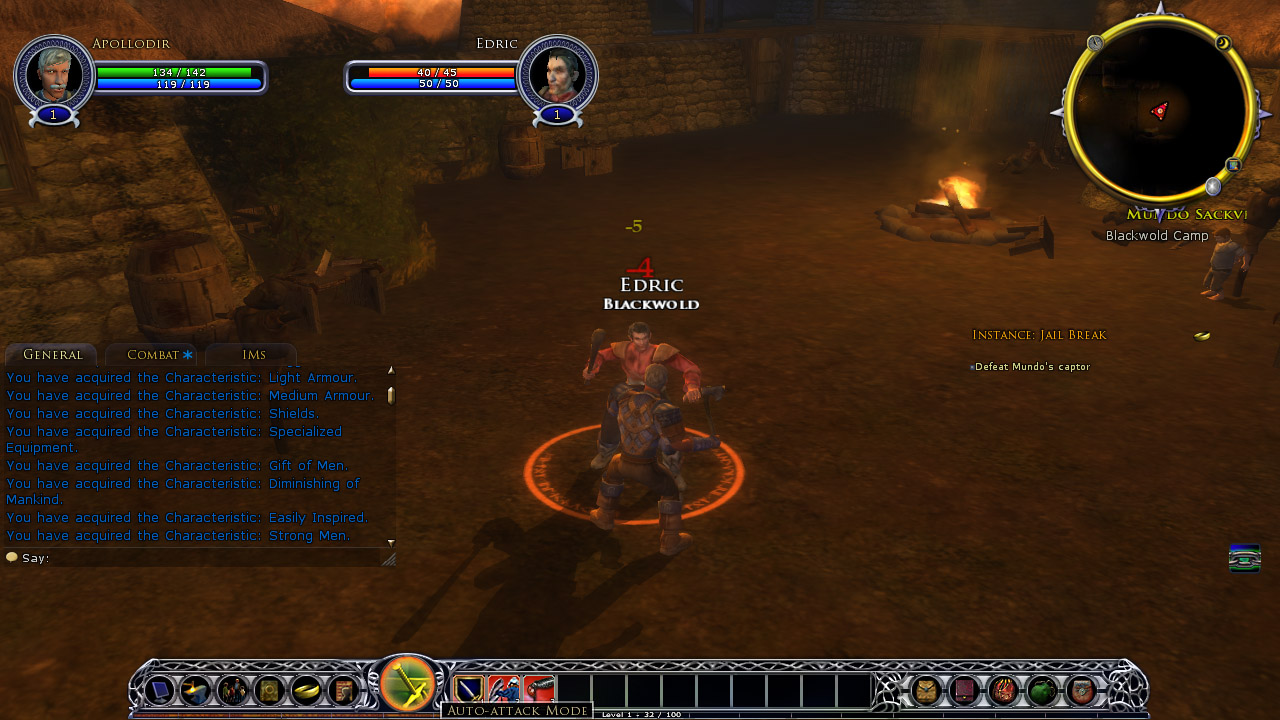
Task: Open the Combat chat tab
Action: tap(153, 355)
